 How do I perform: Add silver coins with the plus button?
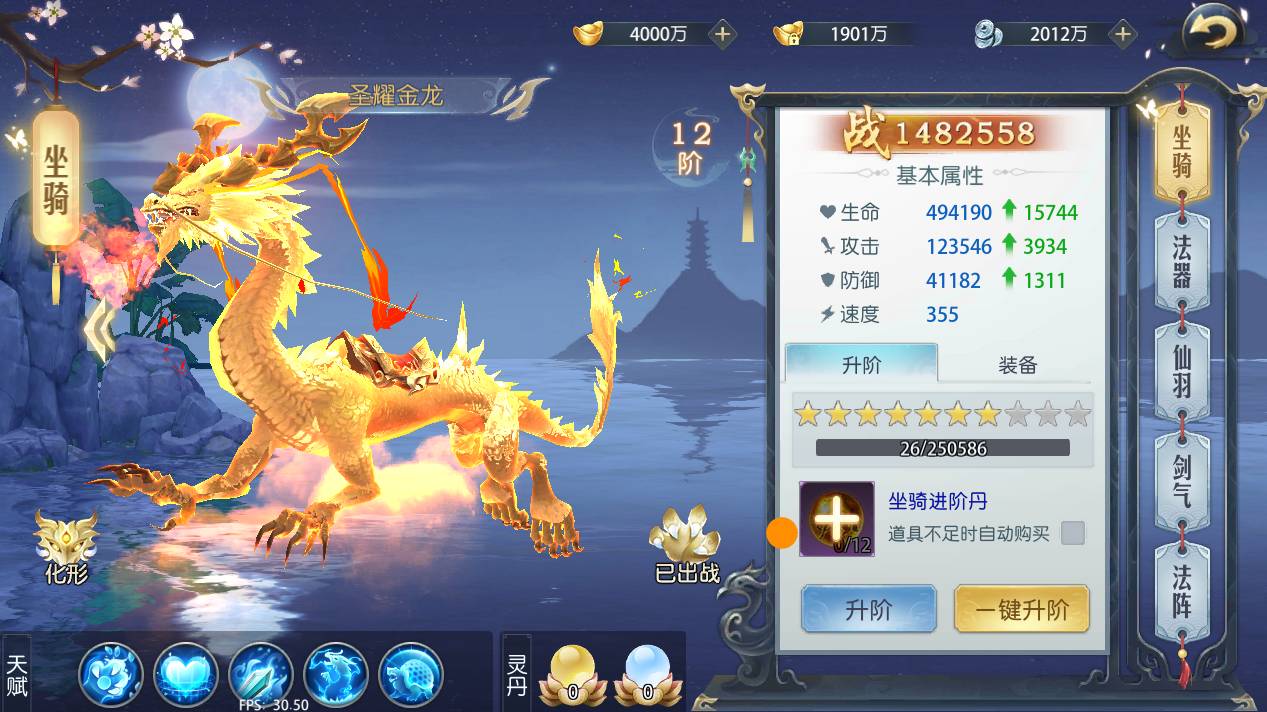point(1123,34)
